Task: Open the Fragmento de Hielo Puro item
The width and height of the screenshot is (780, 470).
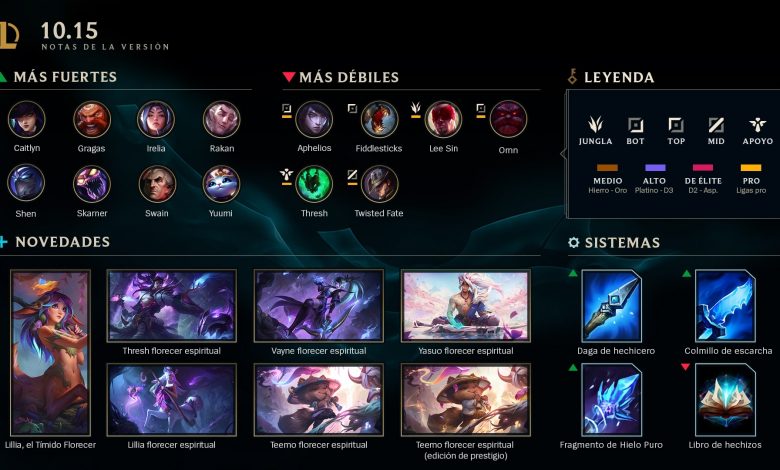Action: click(x=612, y=400)
